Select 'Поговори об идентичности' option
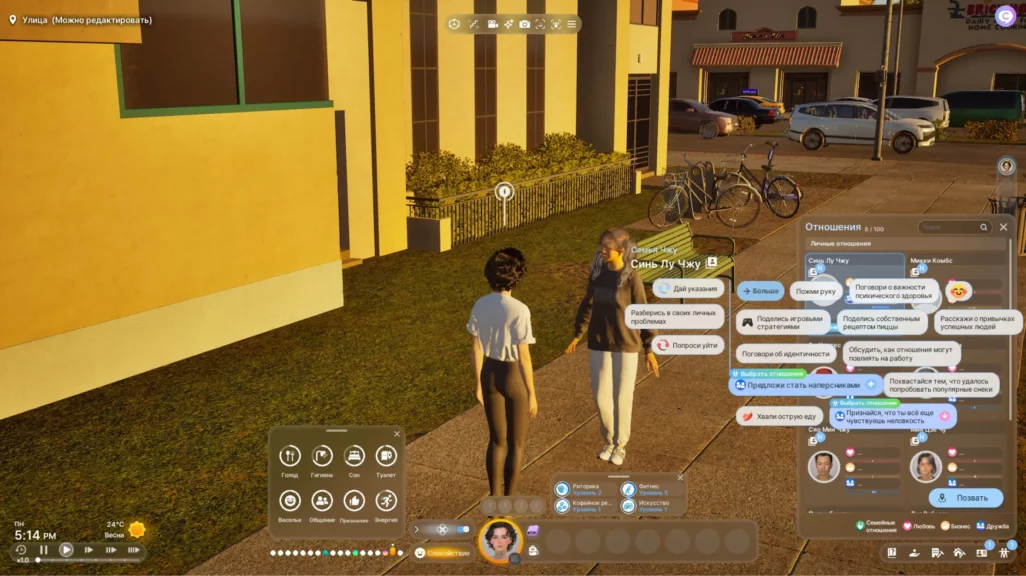The width and height of the screenshot is (1026, 576). tap(786, 353)
